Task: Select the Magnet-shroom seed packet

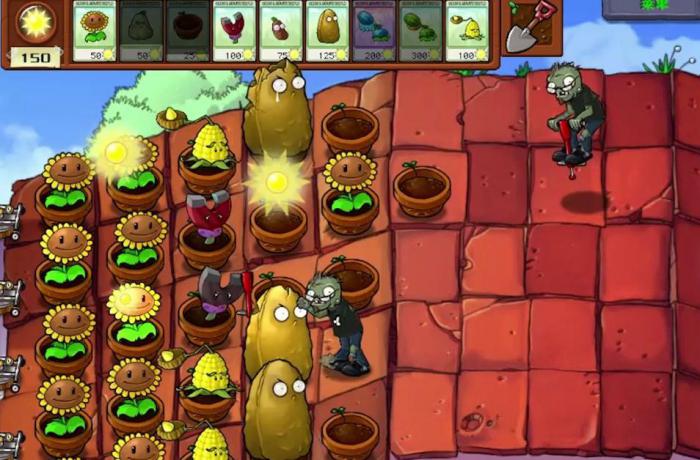Action: [236, 31]
